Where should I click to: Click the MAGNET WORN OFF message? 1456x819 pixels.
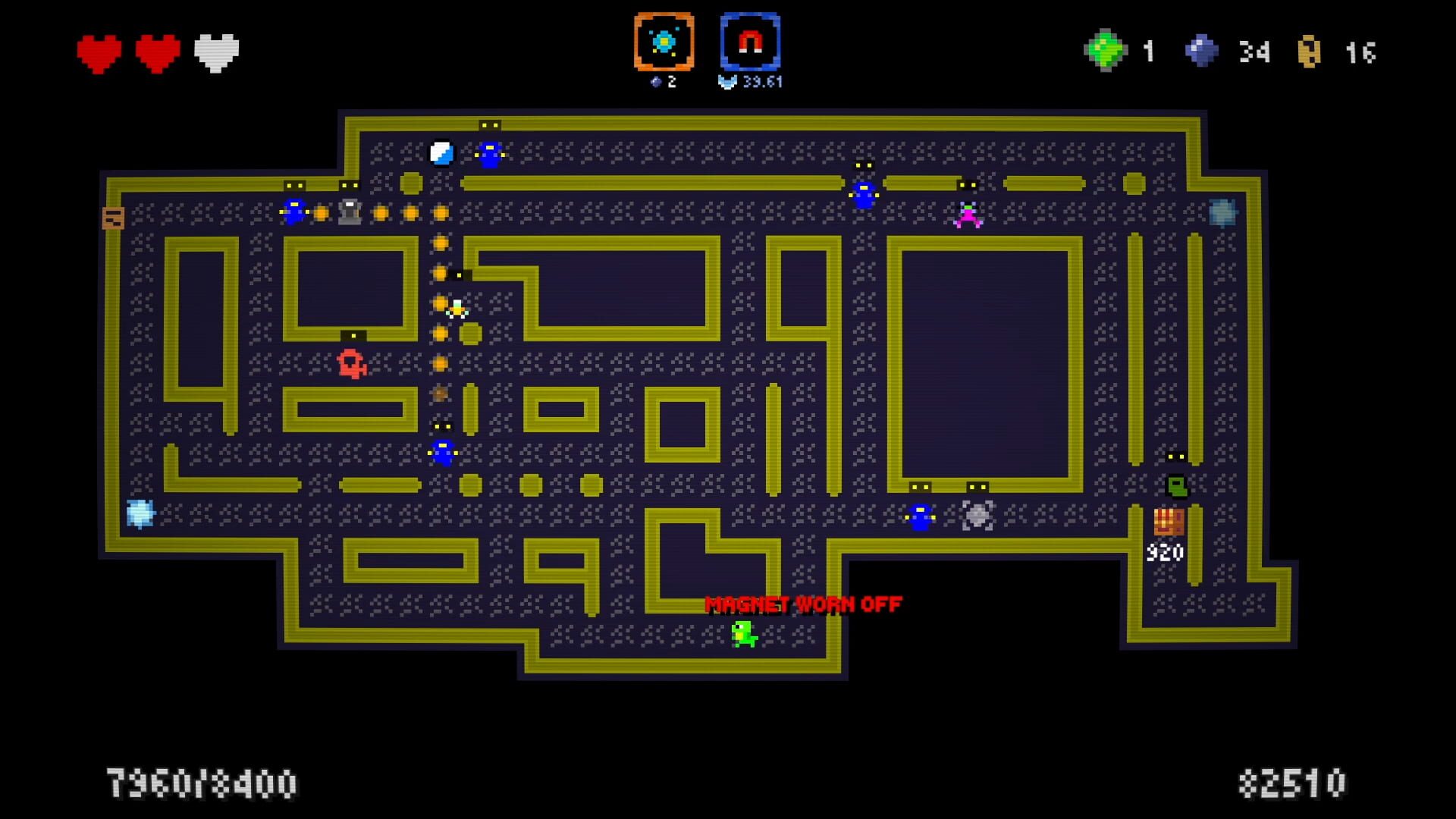[x=802, y=606]
